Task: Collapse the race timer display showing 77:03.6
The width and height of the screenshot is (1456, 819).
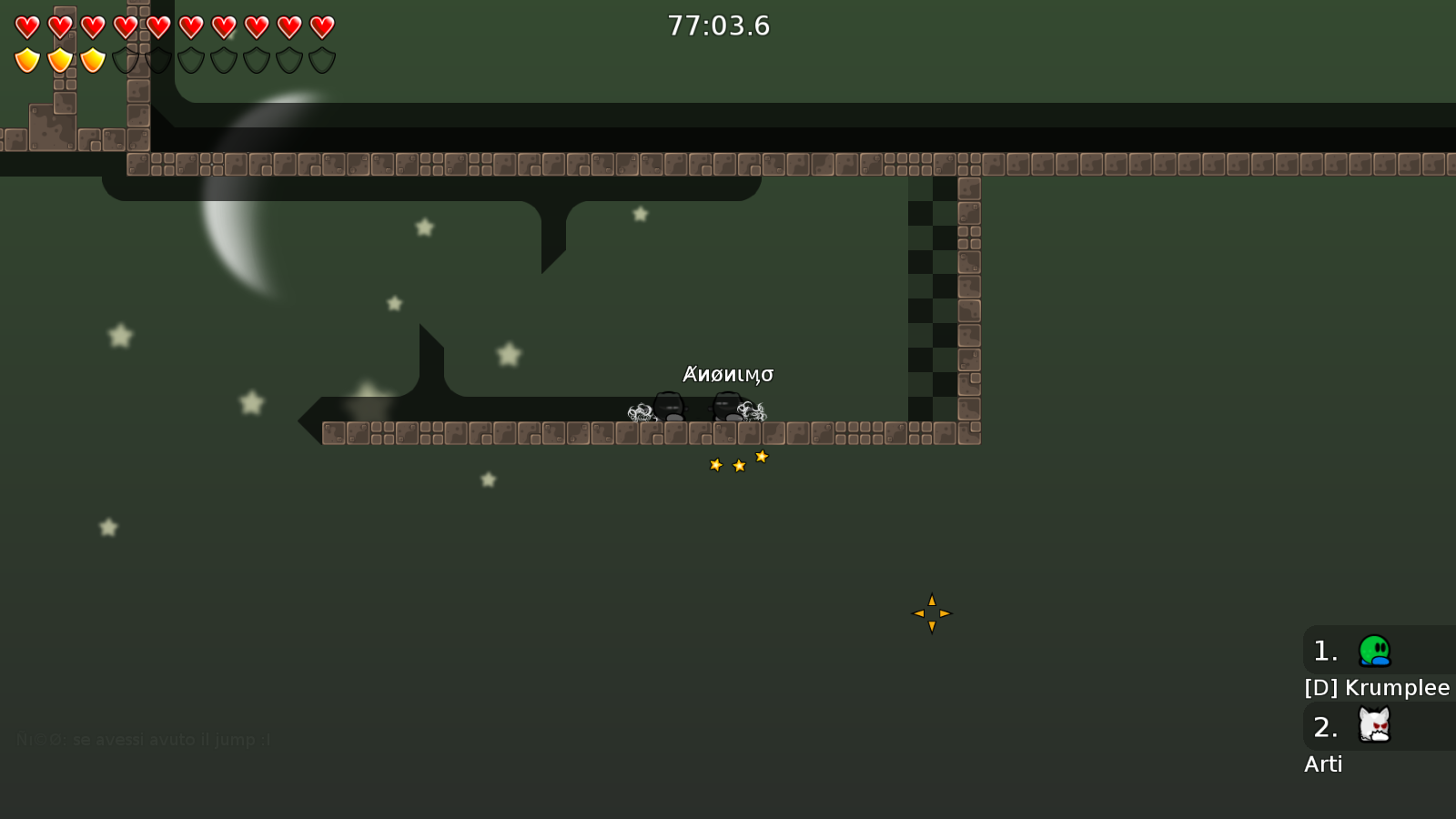Action: coord(718,26)
